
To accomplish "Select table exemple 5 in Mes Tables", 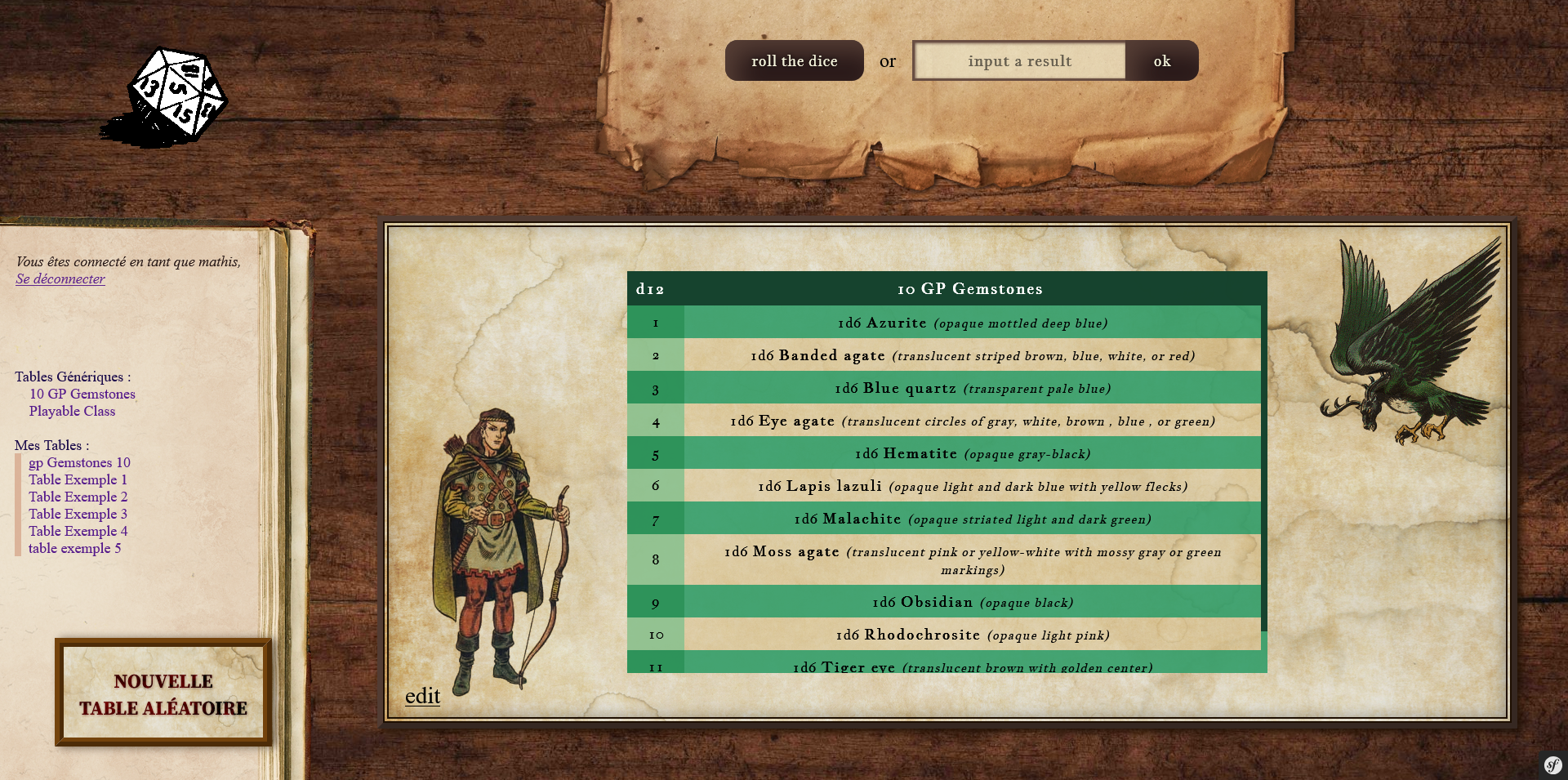I will [x=74, y=548].
